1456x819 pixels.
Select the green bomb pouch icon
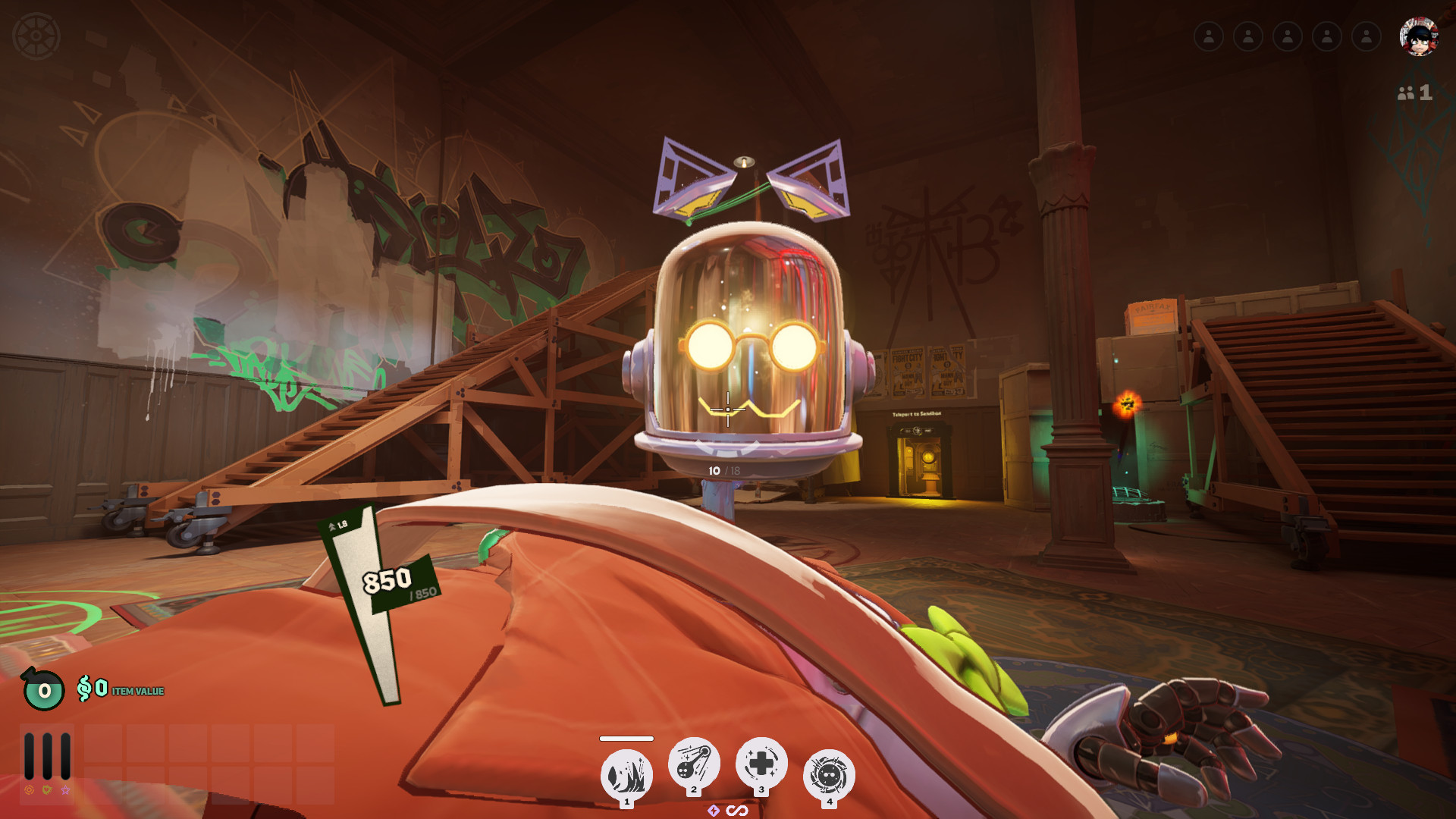43,689
